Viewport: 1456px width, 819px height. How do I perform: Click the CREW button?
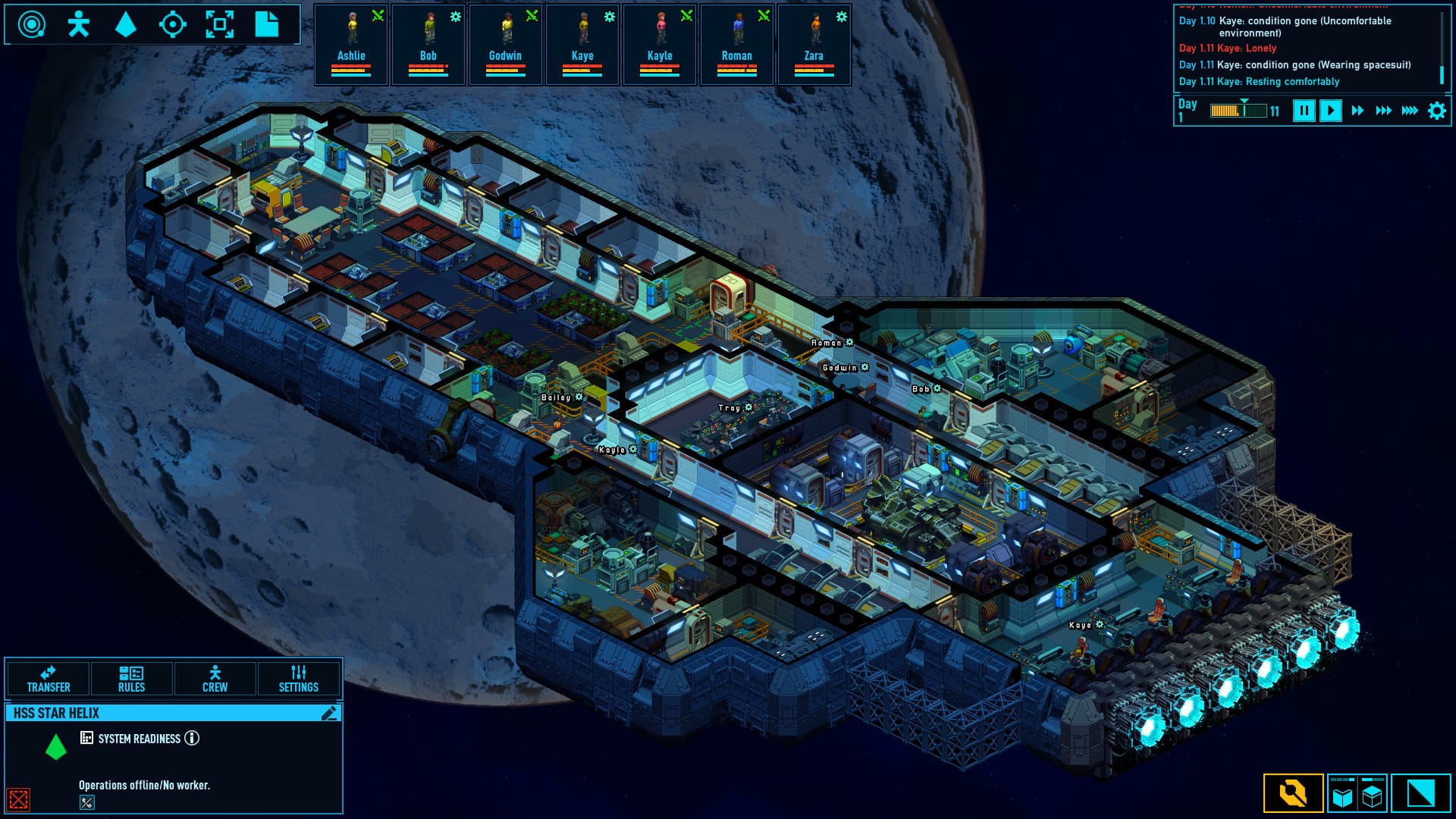[215, 679]
